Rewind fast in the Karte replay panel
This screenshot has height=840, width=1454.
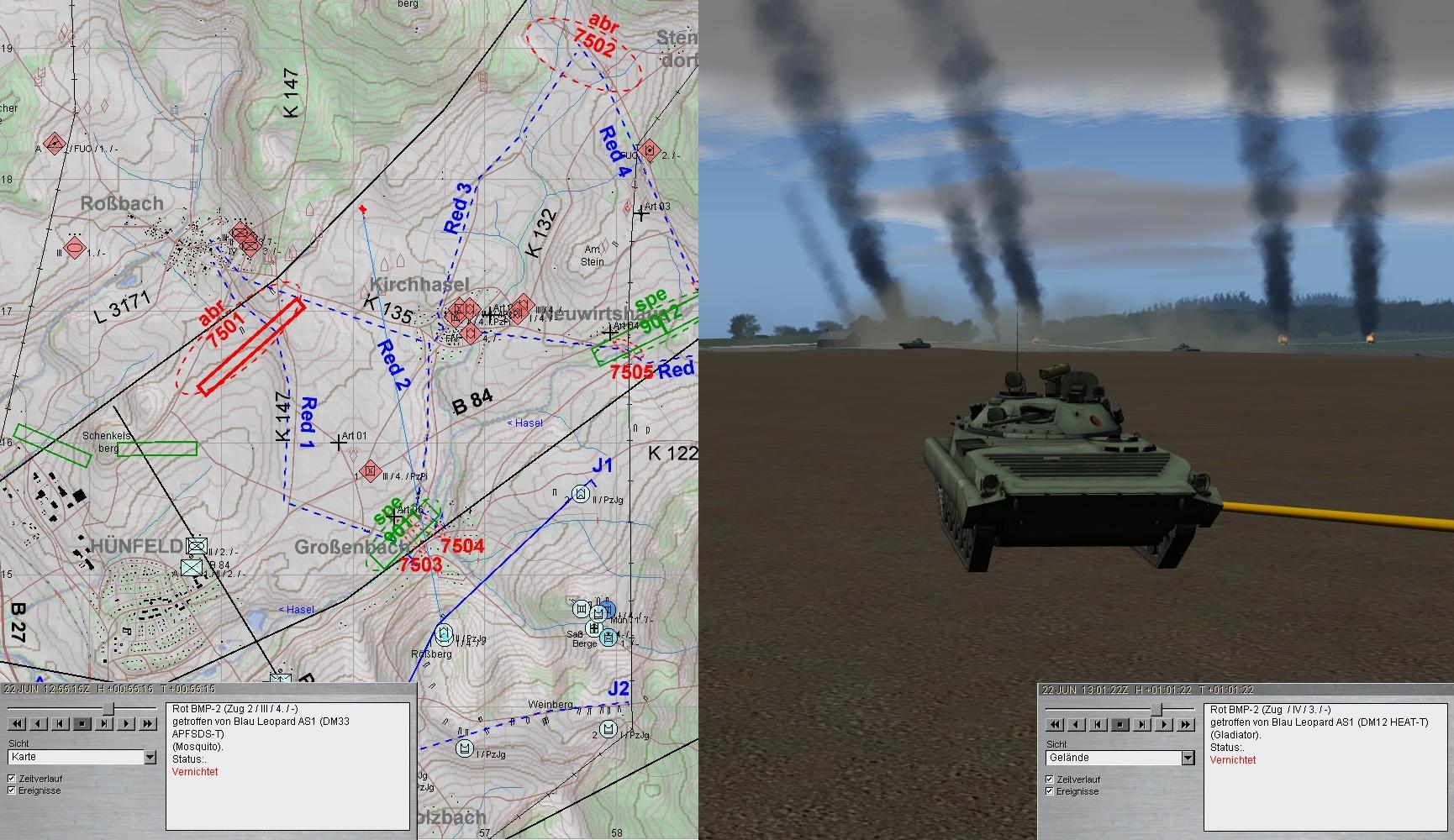(17, 723)
